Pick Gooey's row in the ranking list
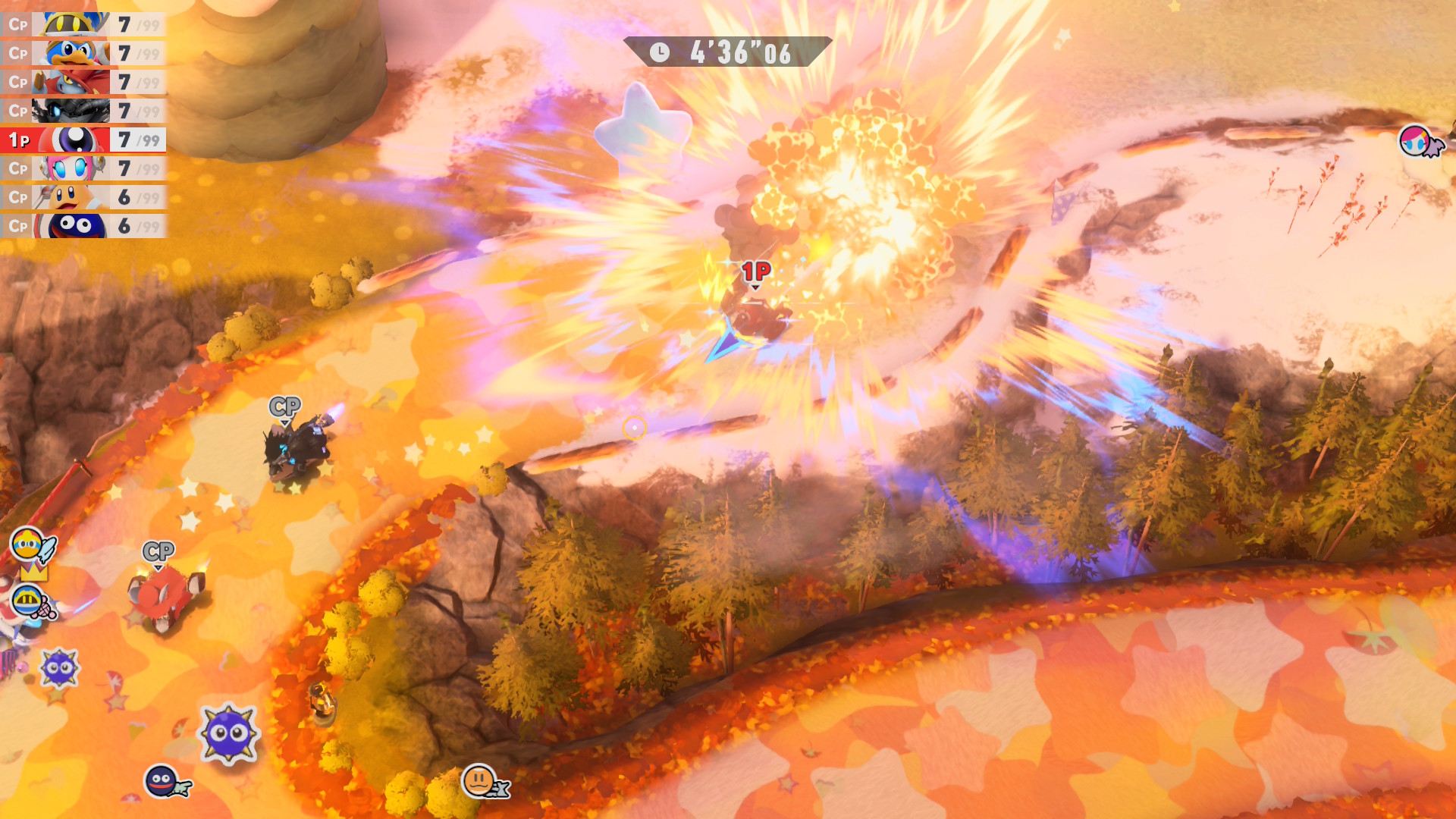Screen dimensions: 1456x819 point(83,226)
